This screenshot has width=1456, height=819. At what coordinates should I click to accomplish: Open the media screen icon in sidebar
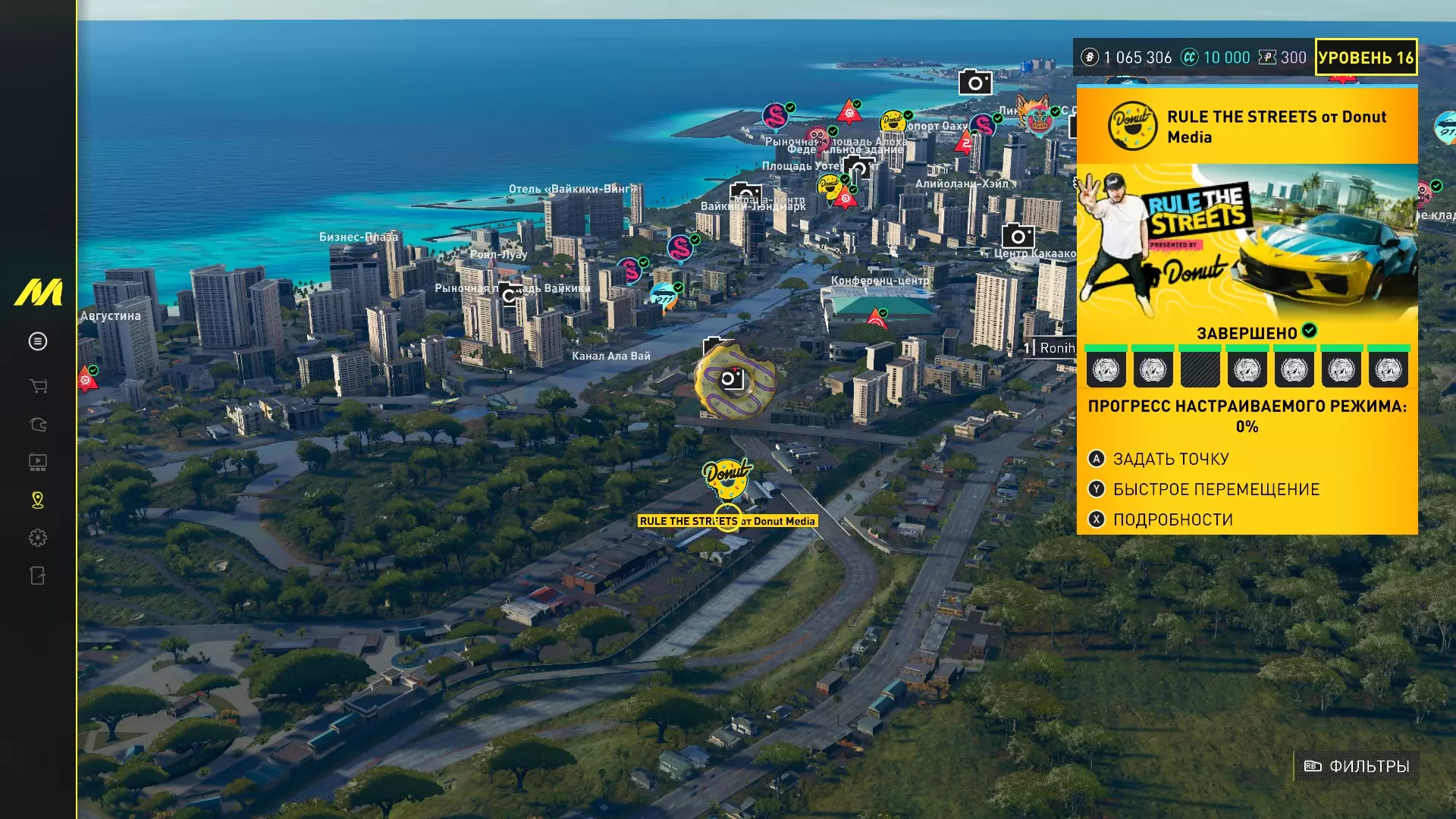38,462
